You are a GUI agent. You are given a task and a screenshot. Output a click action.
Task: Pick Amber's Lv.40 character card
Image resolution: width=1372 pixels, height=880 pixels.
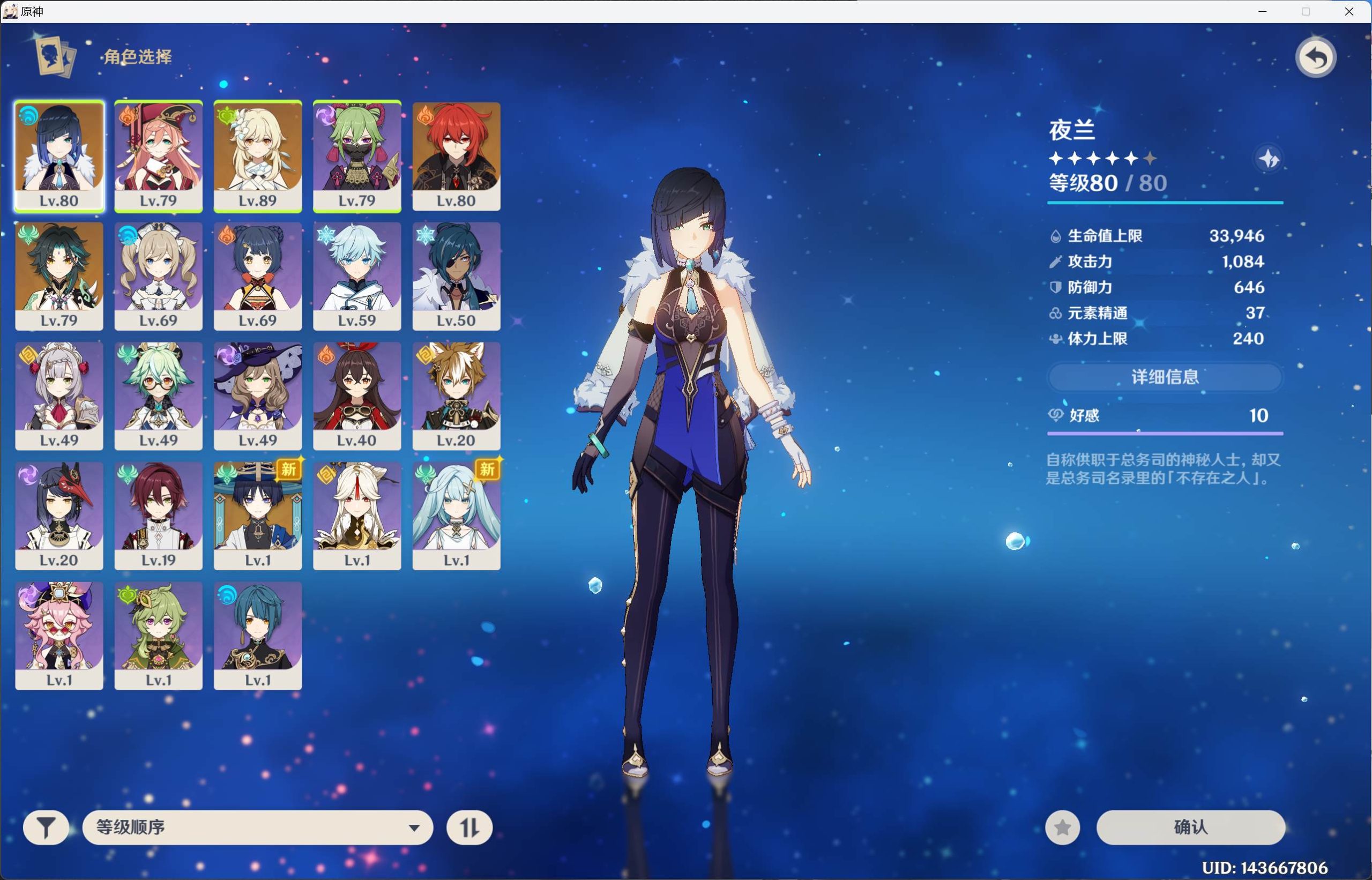coord(357,396)
